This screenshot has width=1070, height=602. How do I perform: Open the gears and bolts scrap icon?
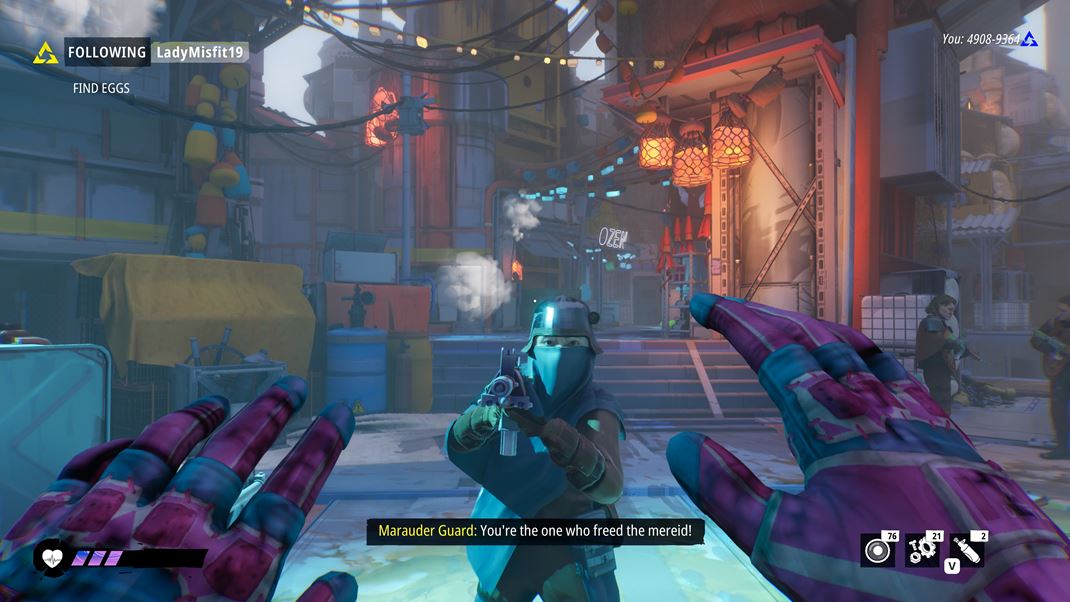click(x=922, y=551)
